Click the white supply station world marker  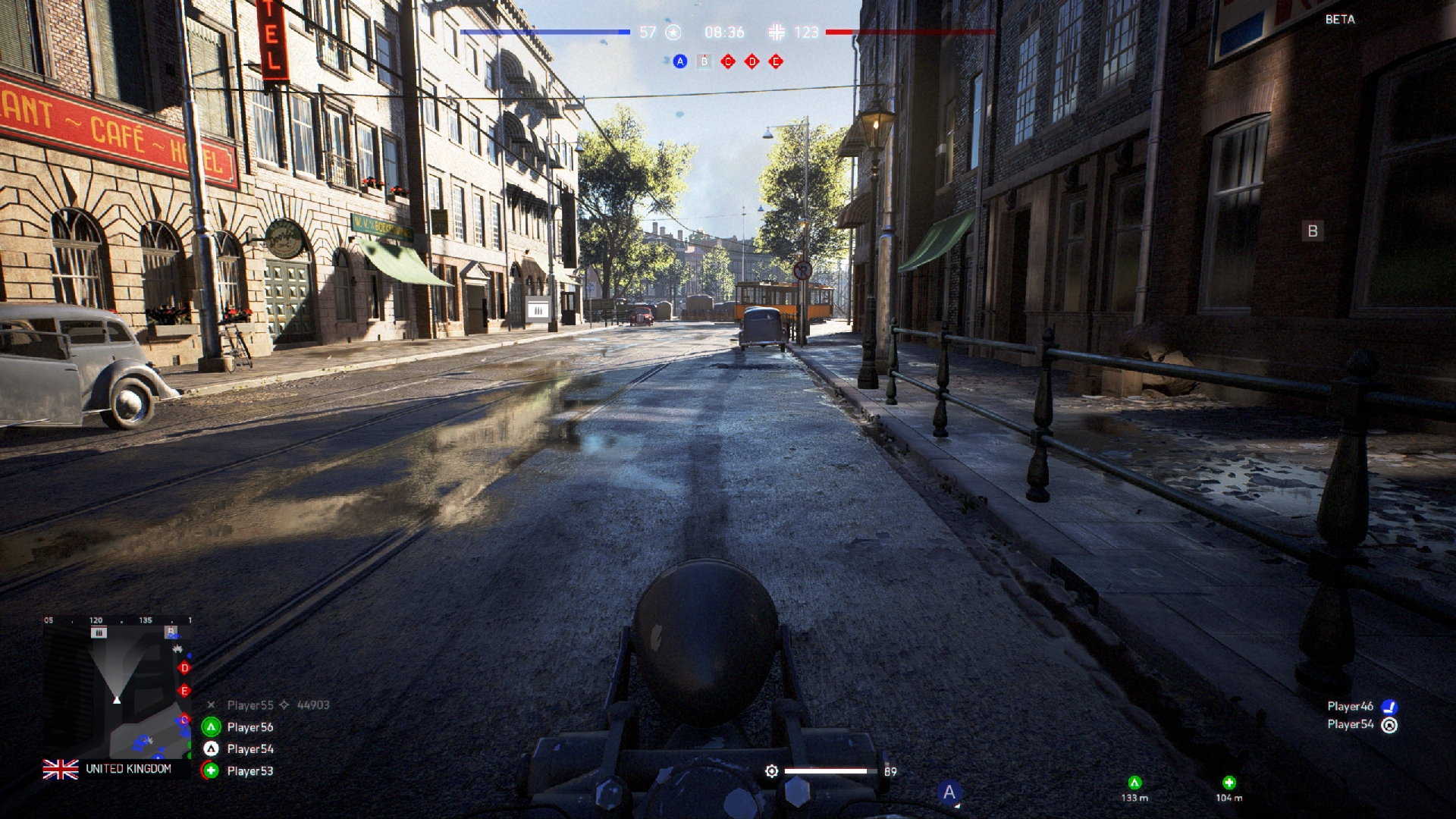click(538, 309)
